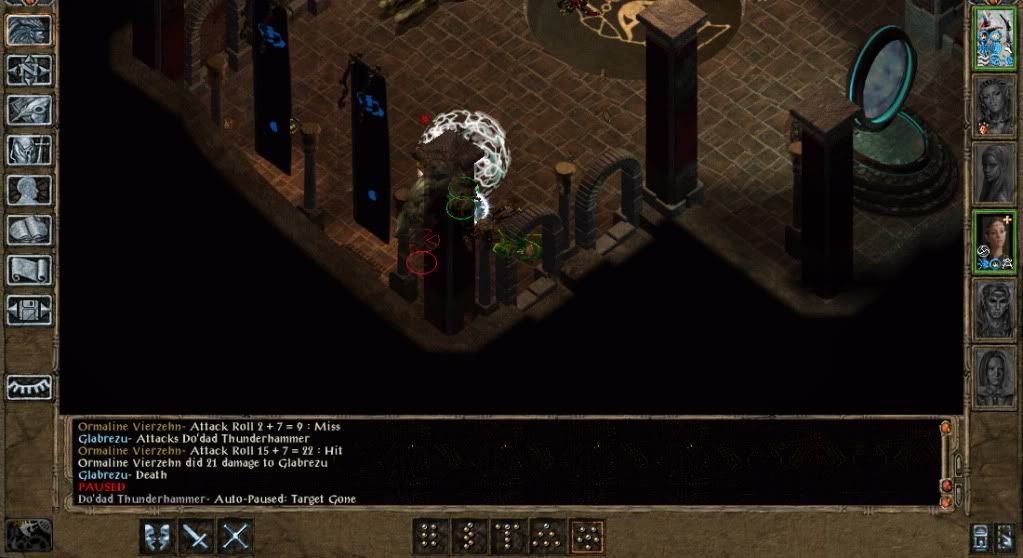Open the priest scroll button
1023x558 pixels.
point(29,269)
